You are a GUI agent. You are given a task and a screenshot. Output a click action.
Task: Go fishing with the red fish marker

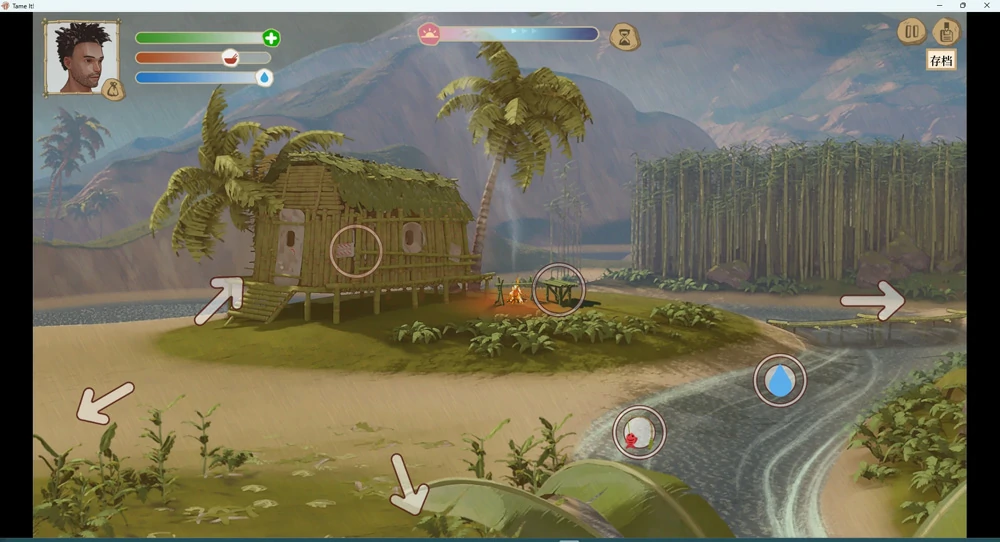639,432
